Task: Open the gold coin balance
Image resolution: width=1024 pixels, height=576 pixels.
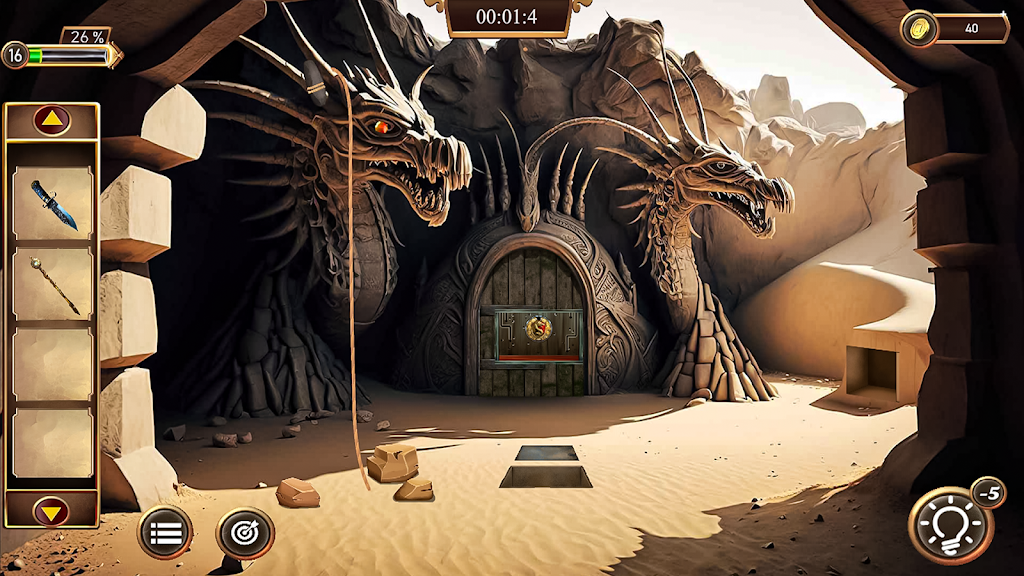Action: click(x=955, y=28)
